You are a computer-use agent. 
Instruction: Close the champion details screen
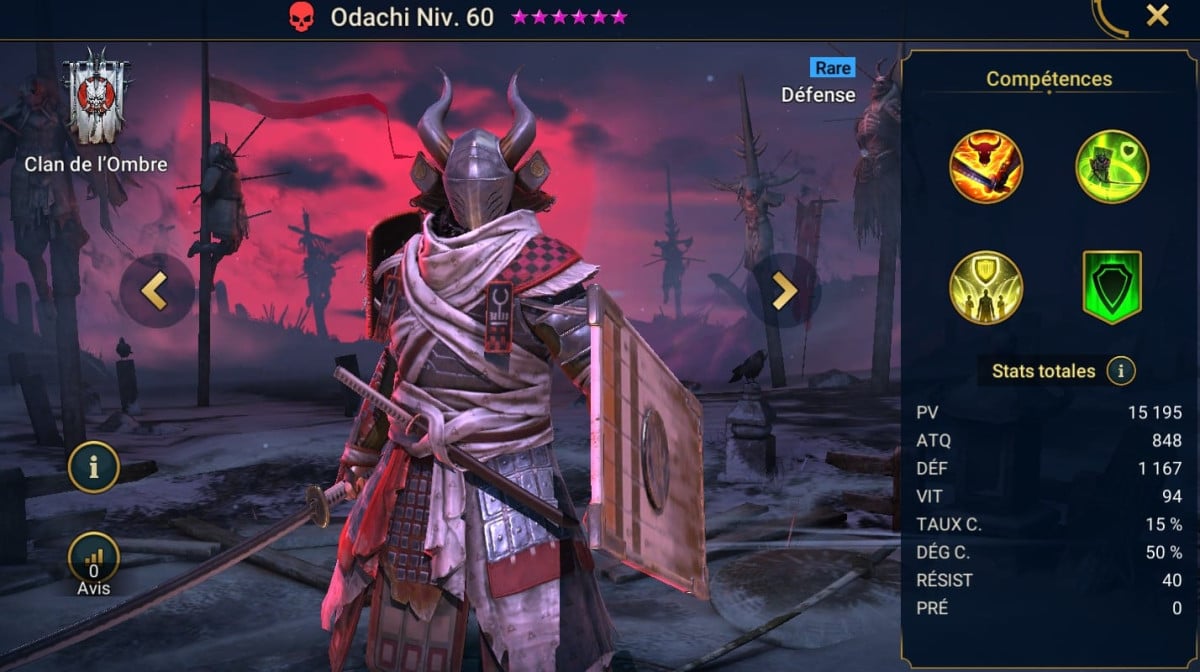[x=1157, y=16]
